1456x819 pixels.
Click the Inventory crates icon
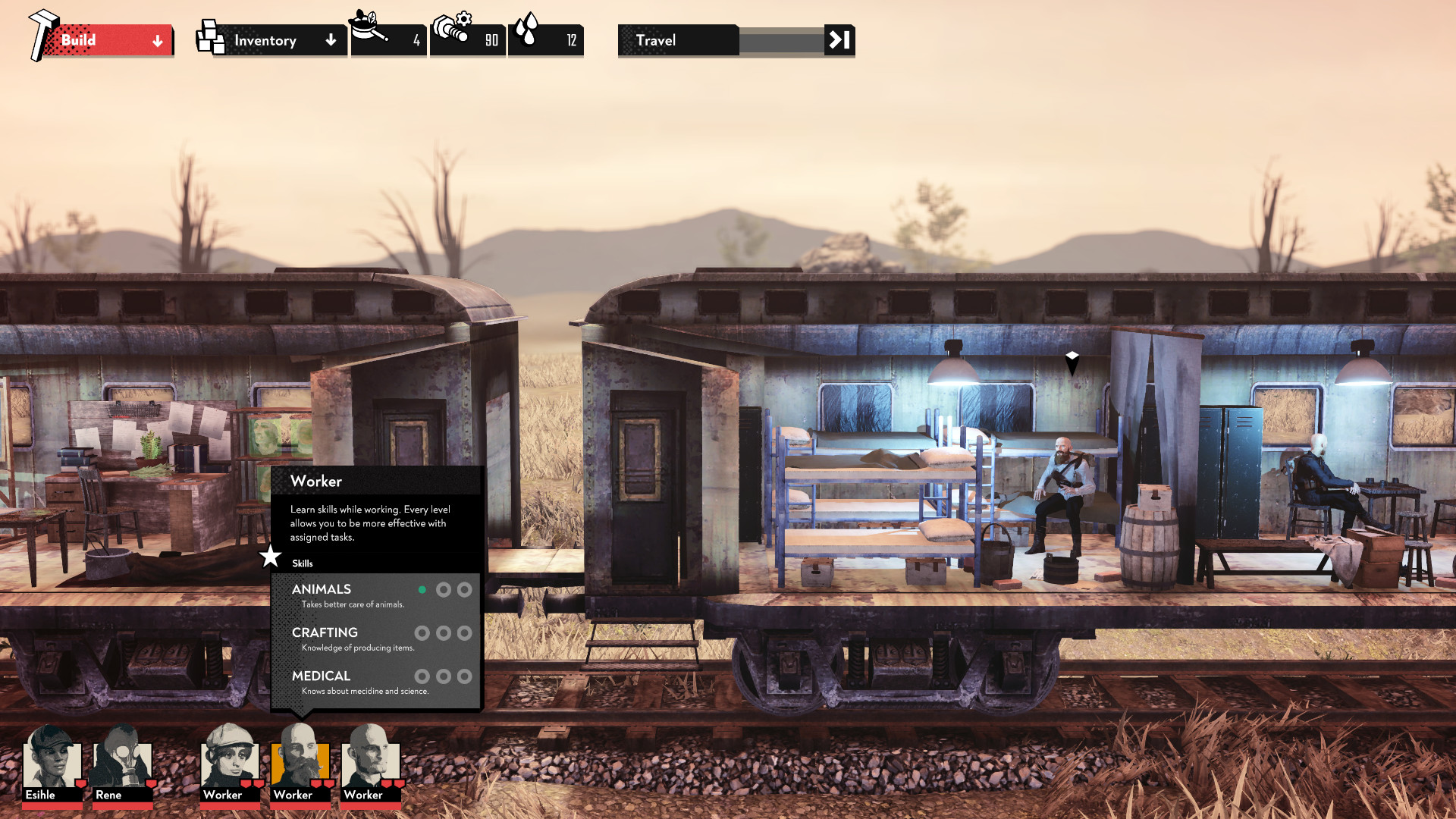tap(209, 36)
